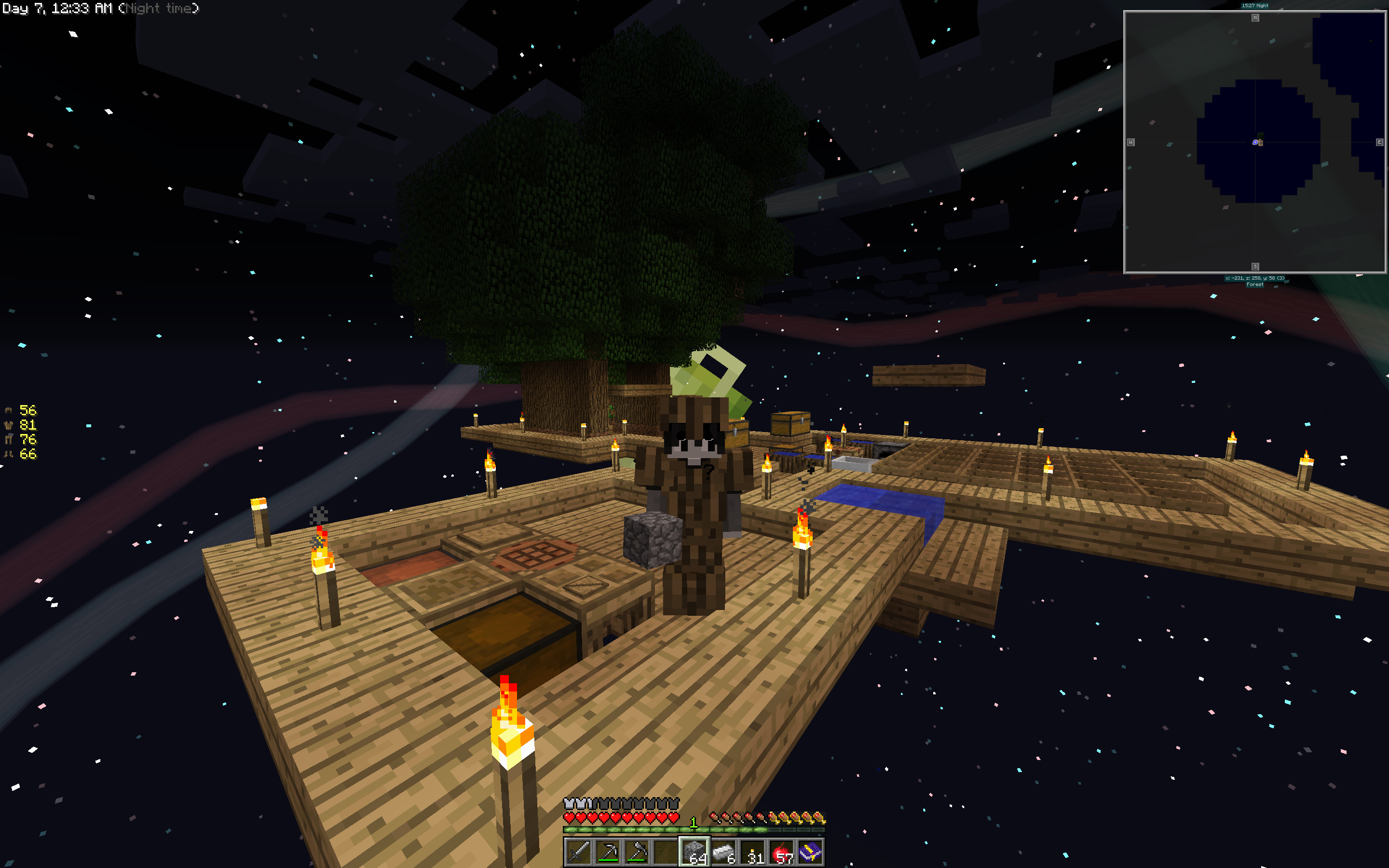Viewport: 1389px width, 868px height.
Task: Select the purple book hotbar slot
Action: [x=810, y=851]
